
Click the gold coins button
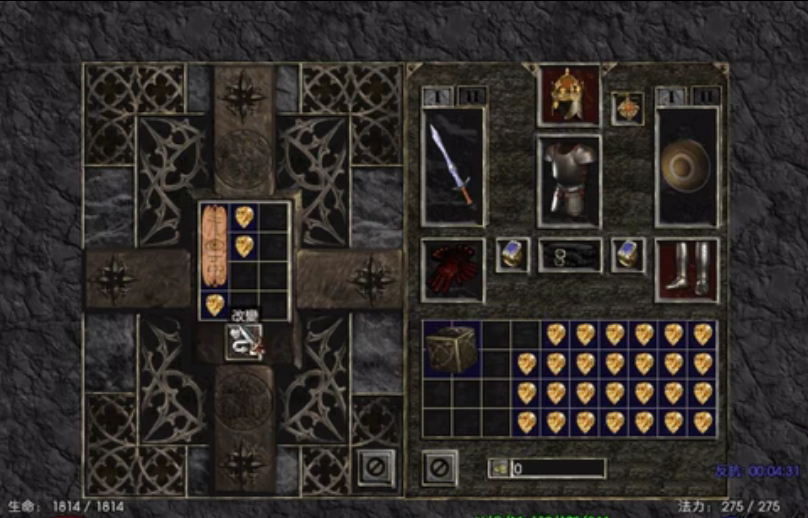[x=499, y=468]
